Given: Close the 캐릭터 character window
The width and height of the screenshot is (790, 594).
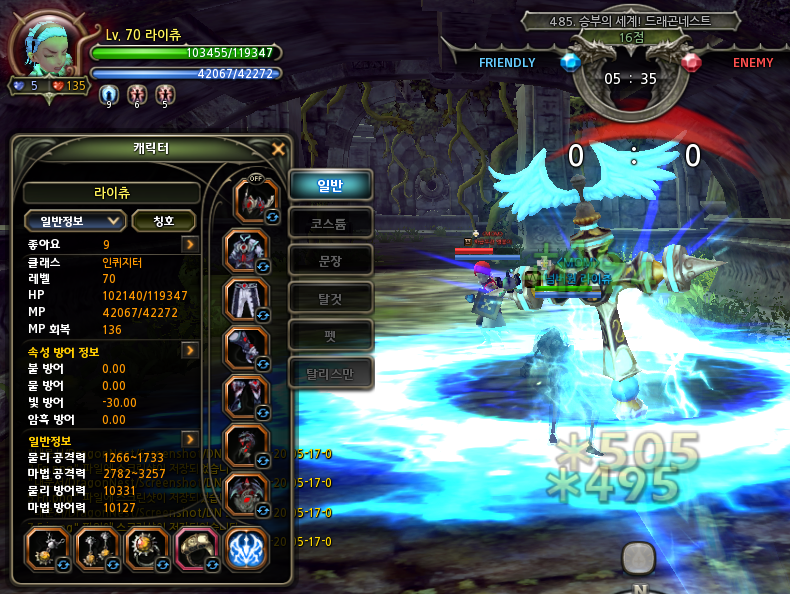Looking at the screenshot, I should 279,150.
